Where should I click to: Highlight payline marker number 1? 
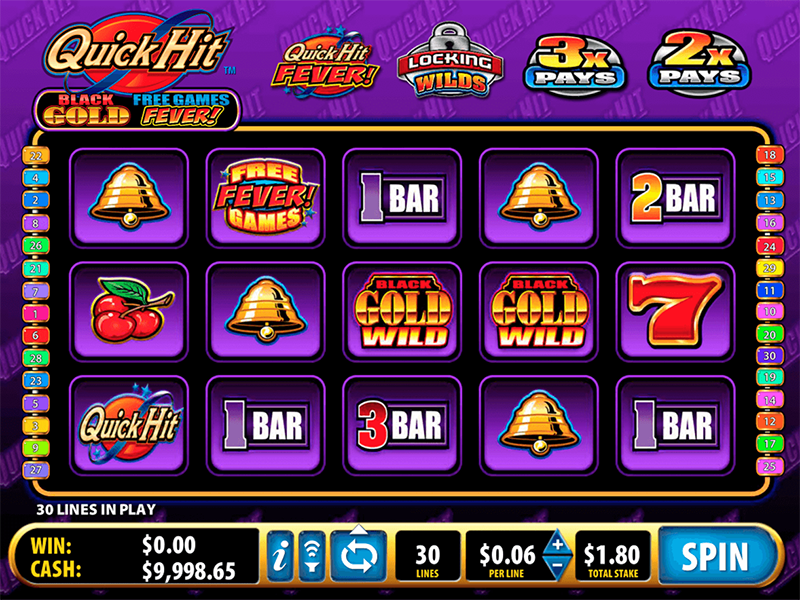click(x=35, y=313)
